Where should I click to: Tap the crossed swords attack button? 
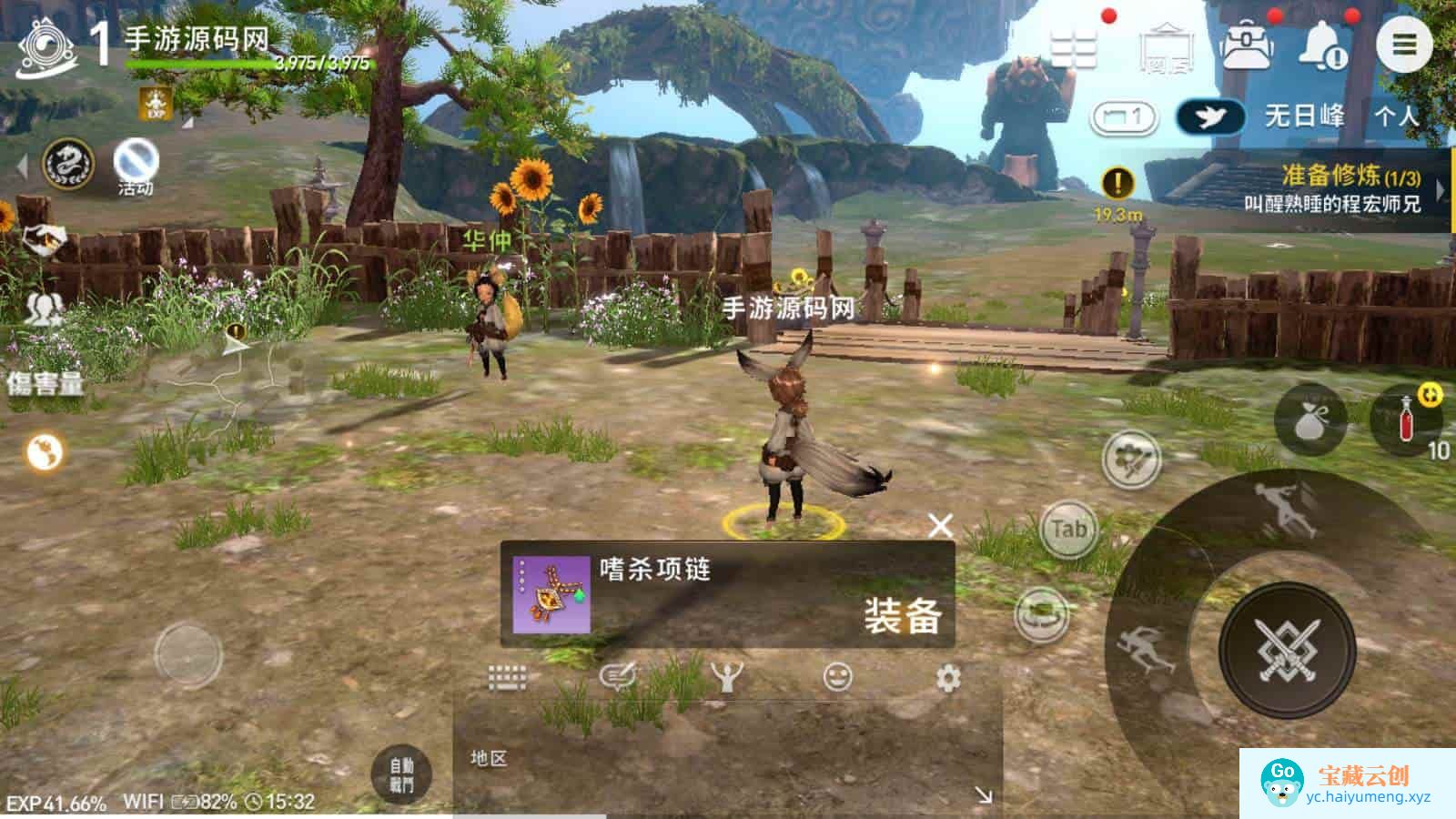pos(1287,649)
